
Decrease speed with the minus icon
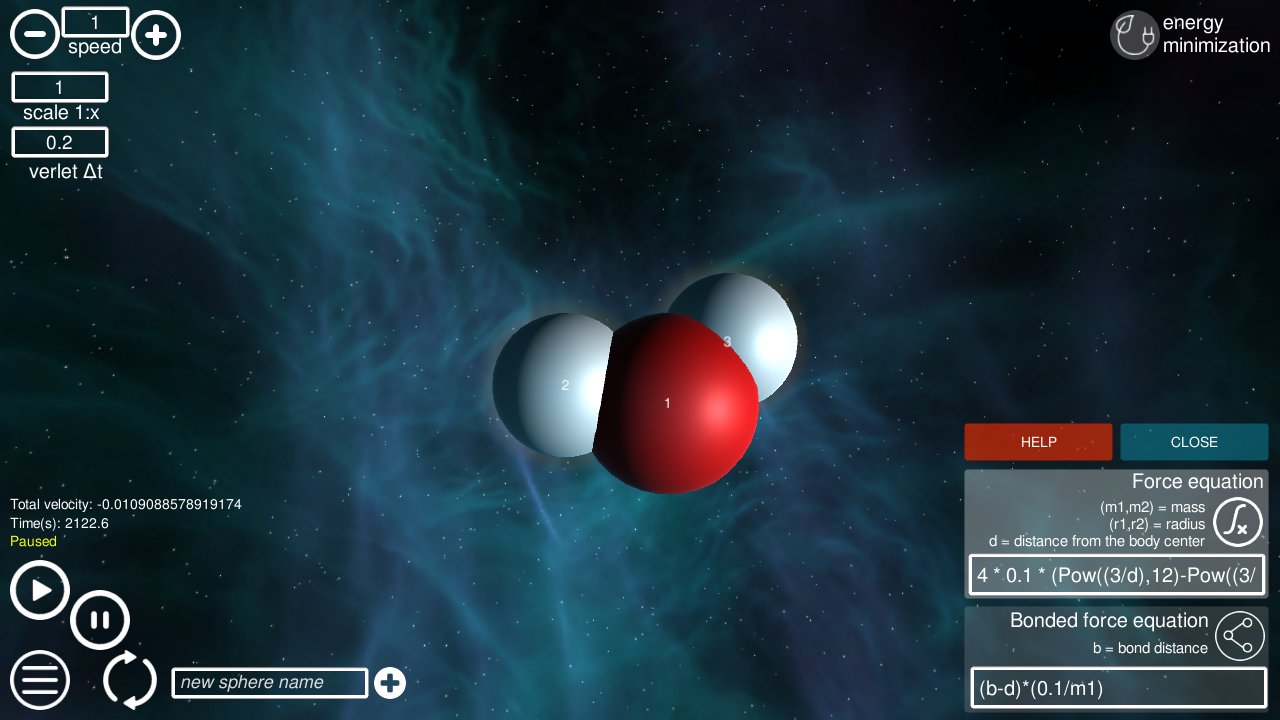(35, 33)
